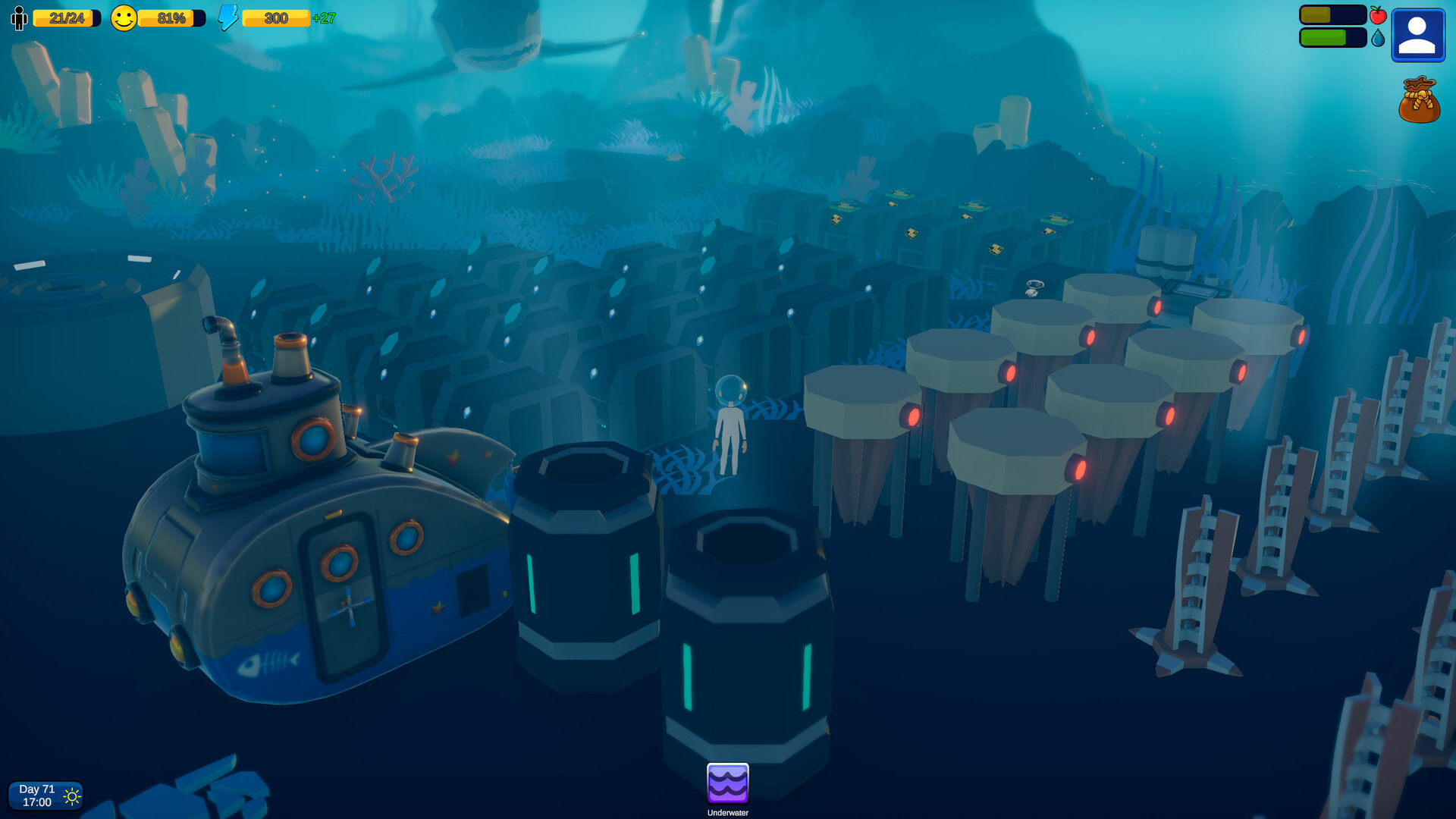Open the colonist portrait panel

click(1417, 35)
